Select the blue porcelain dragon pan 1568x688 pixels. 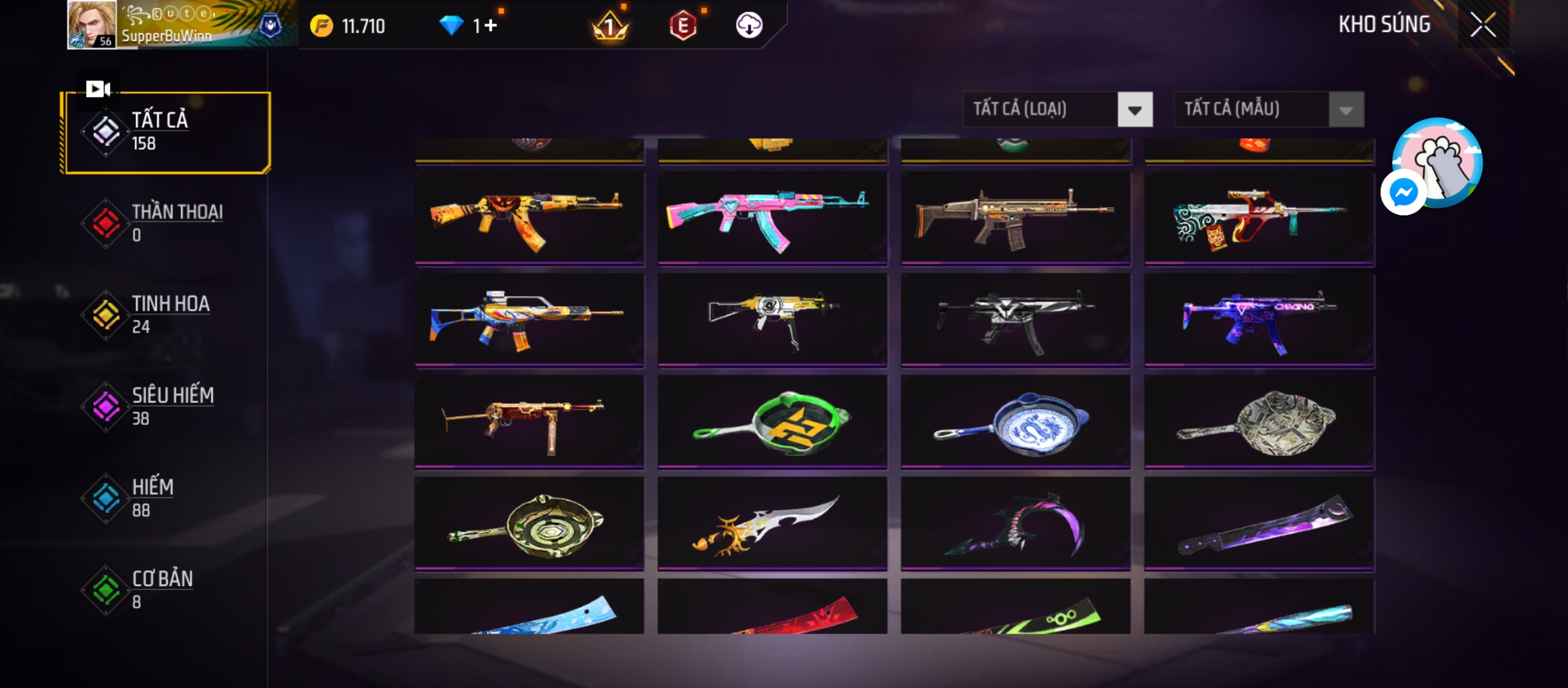point(1015,422)
